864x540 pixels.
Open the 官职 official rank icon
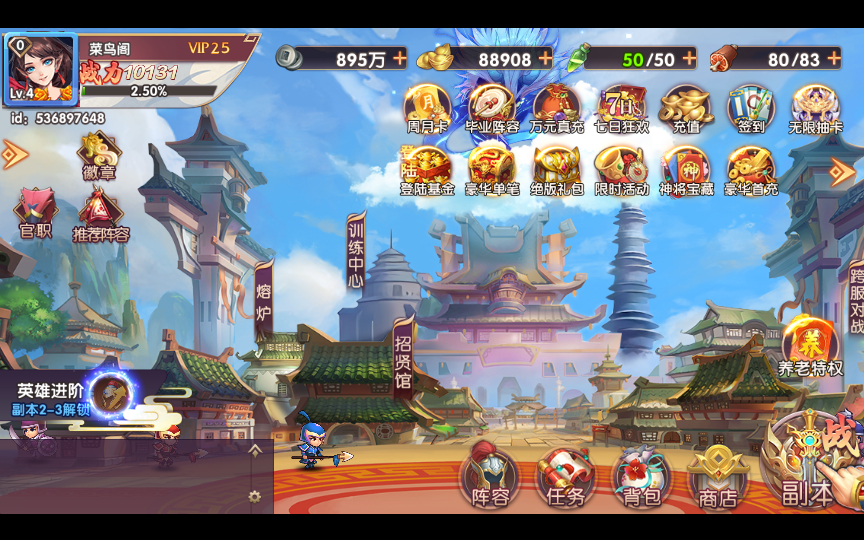pos(35,214)
